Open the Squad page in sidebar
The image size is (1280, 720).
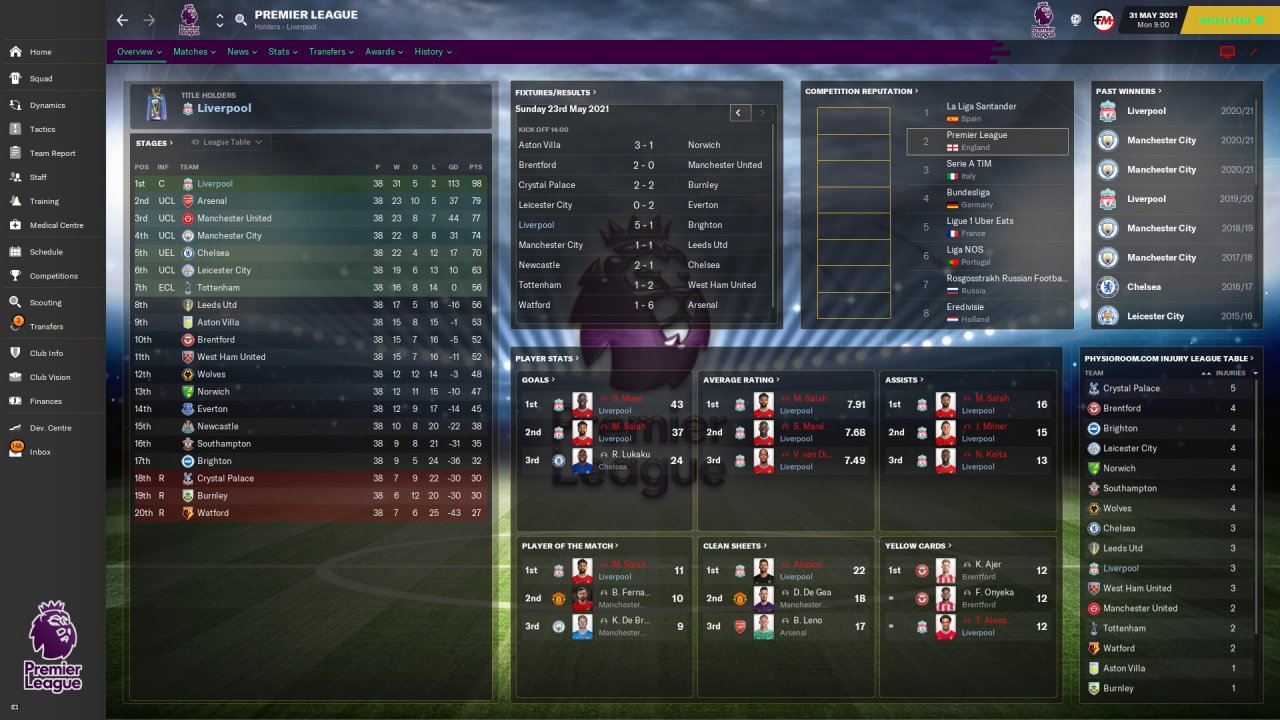tap(40, 79)
